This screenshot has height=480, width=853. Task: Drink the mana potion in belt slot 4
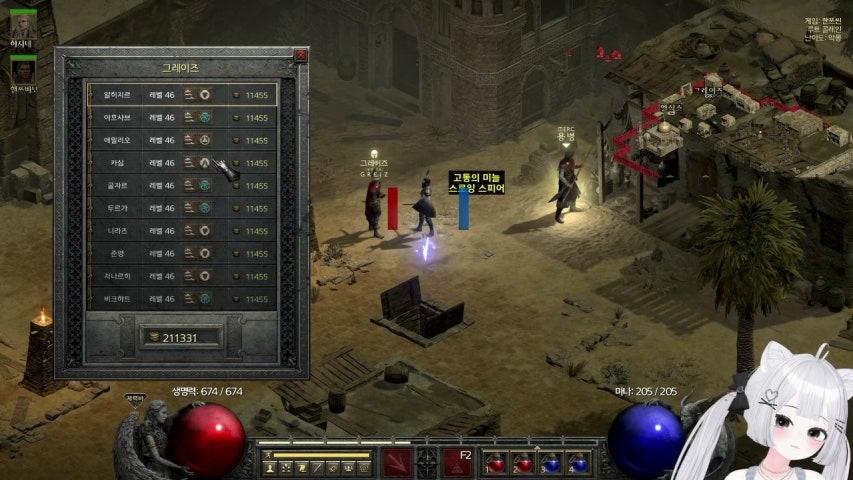[x=579, y=464]
